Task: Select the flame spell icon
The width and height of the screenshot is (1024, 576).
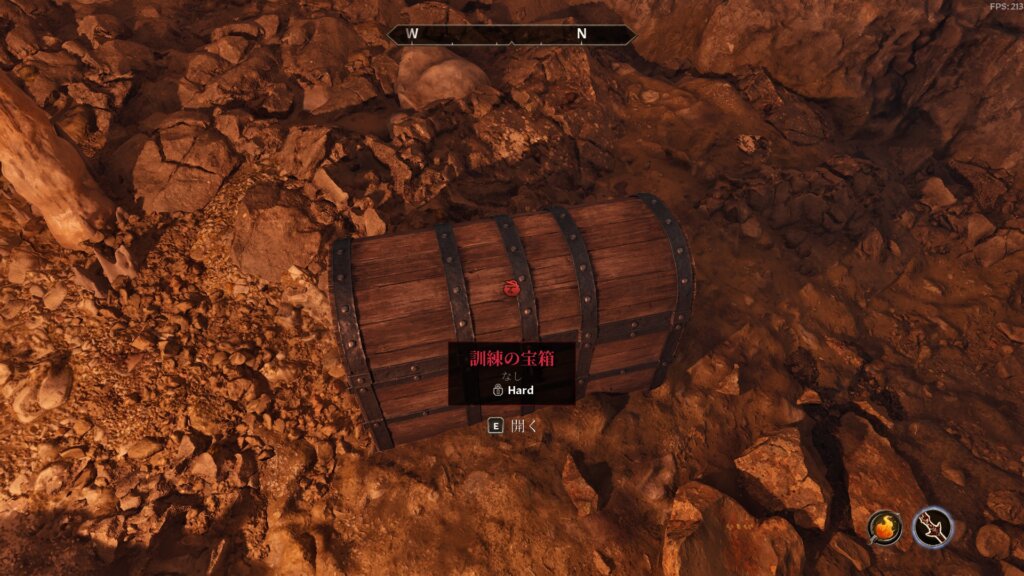Action: point(886,527)
